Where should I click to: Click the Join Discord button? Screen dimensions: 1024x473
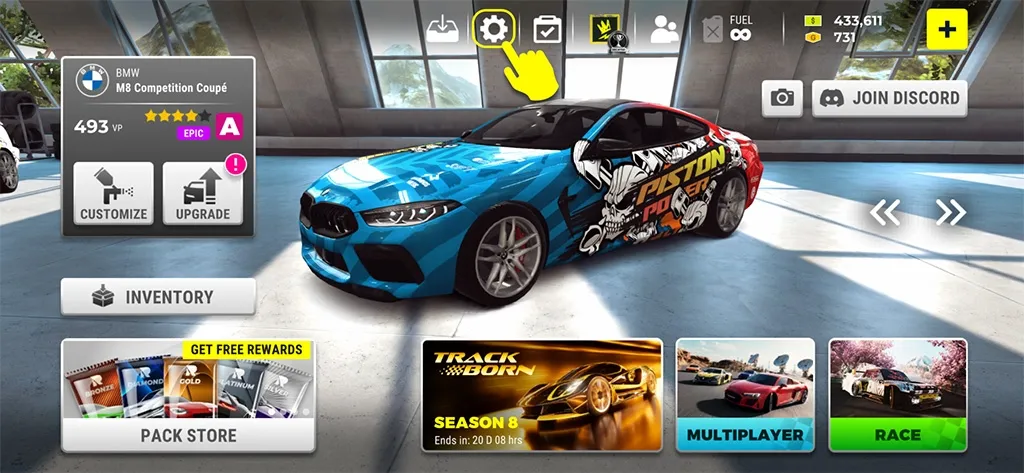point(889,98)
